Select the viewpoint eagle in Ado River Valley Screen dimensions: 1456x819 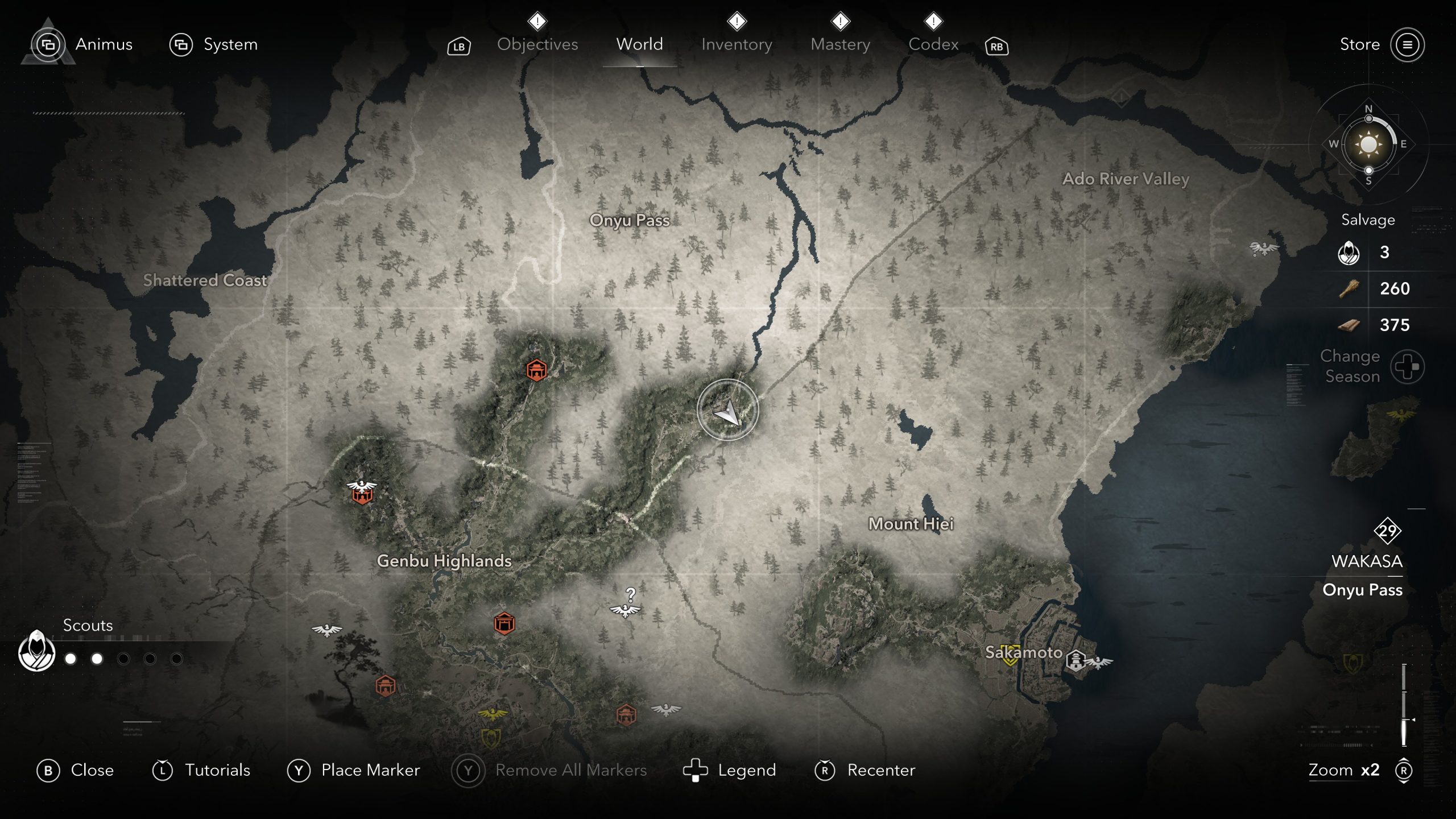tap(1263, 248)
